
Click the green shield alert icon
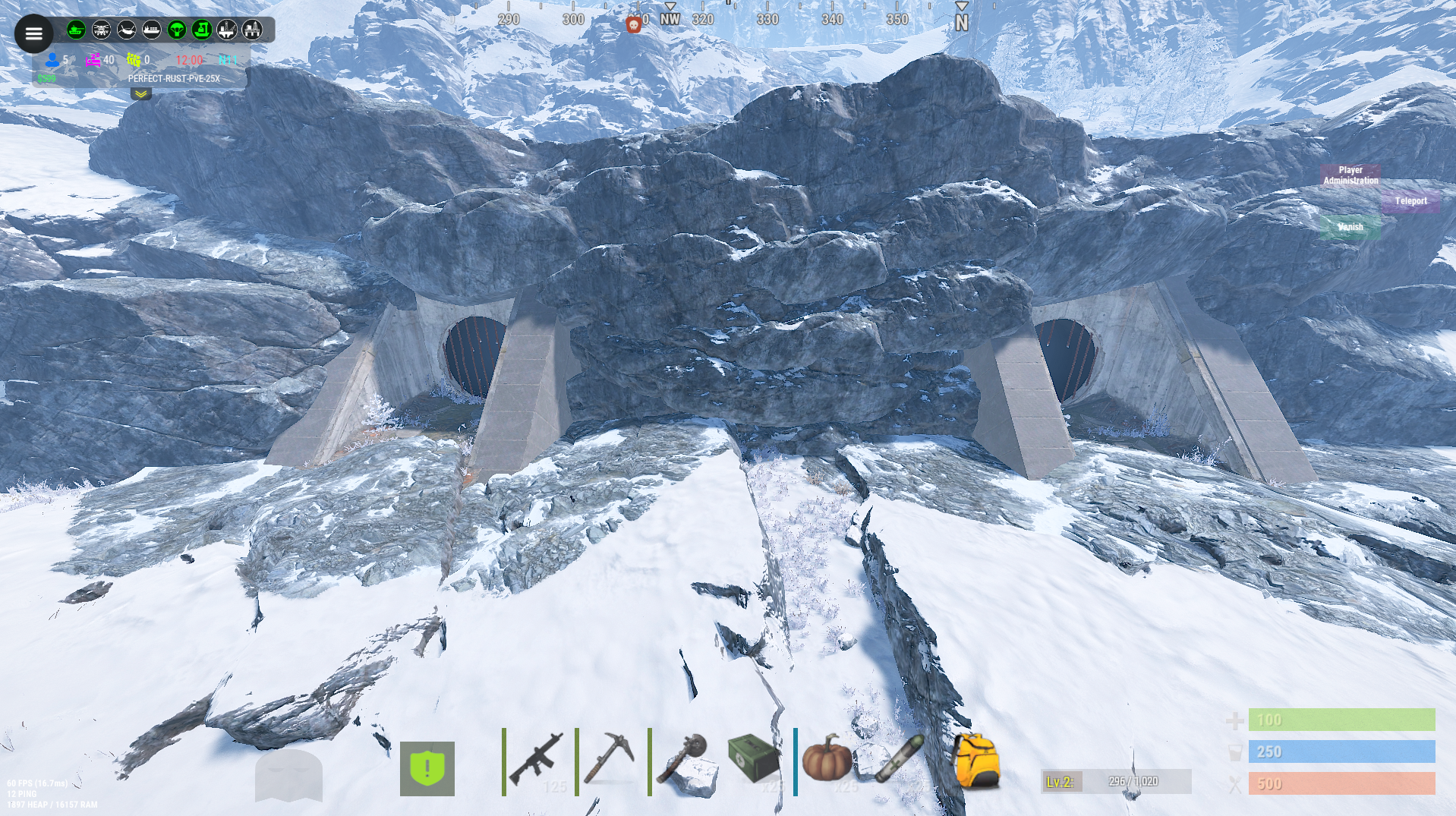pyautogui.click(x=427, y=768)
